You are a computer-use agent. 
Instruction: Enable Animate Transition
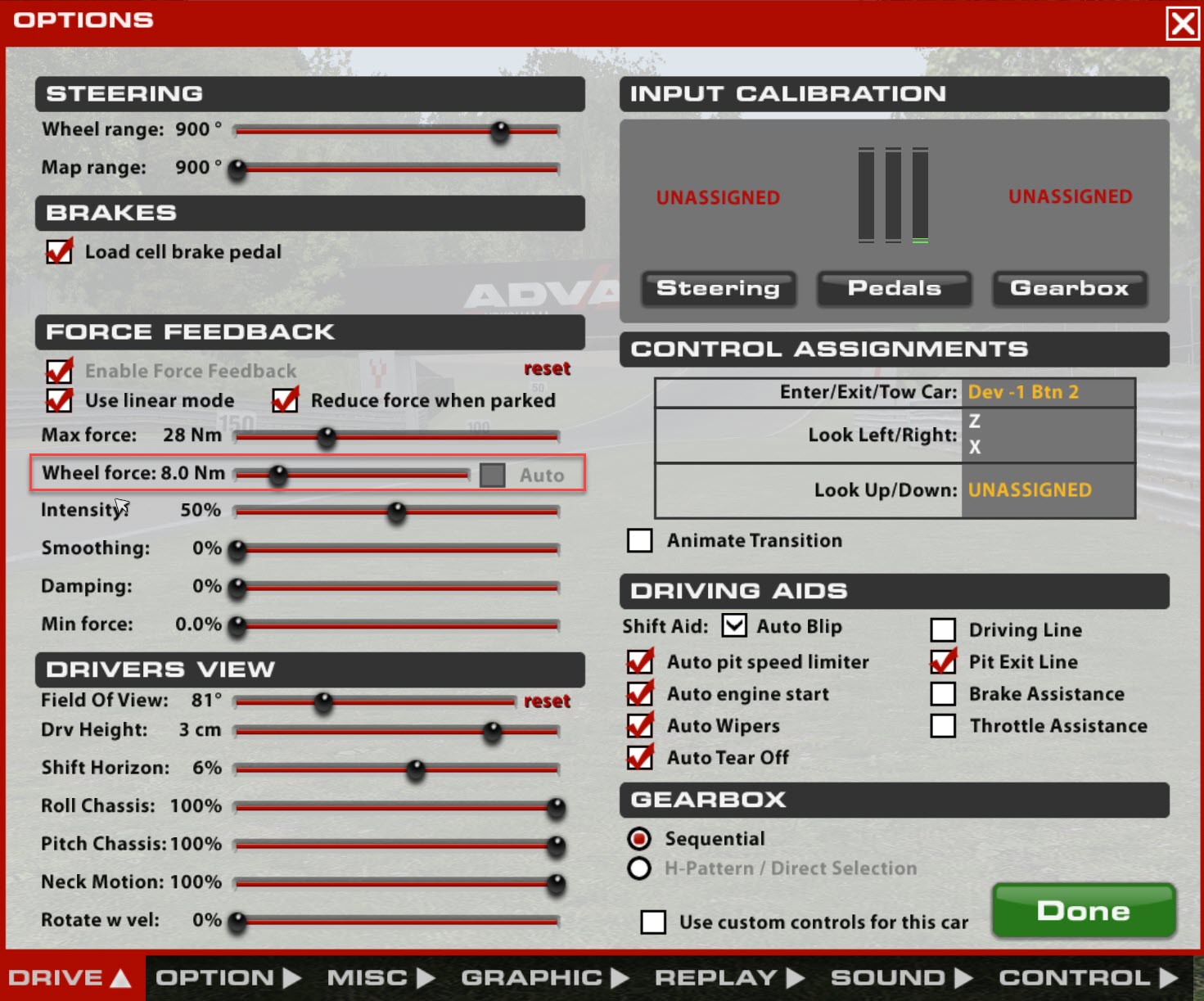[639, 539]
